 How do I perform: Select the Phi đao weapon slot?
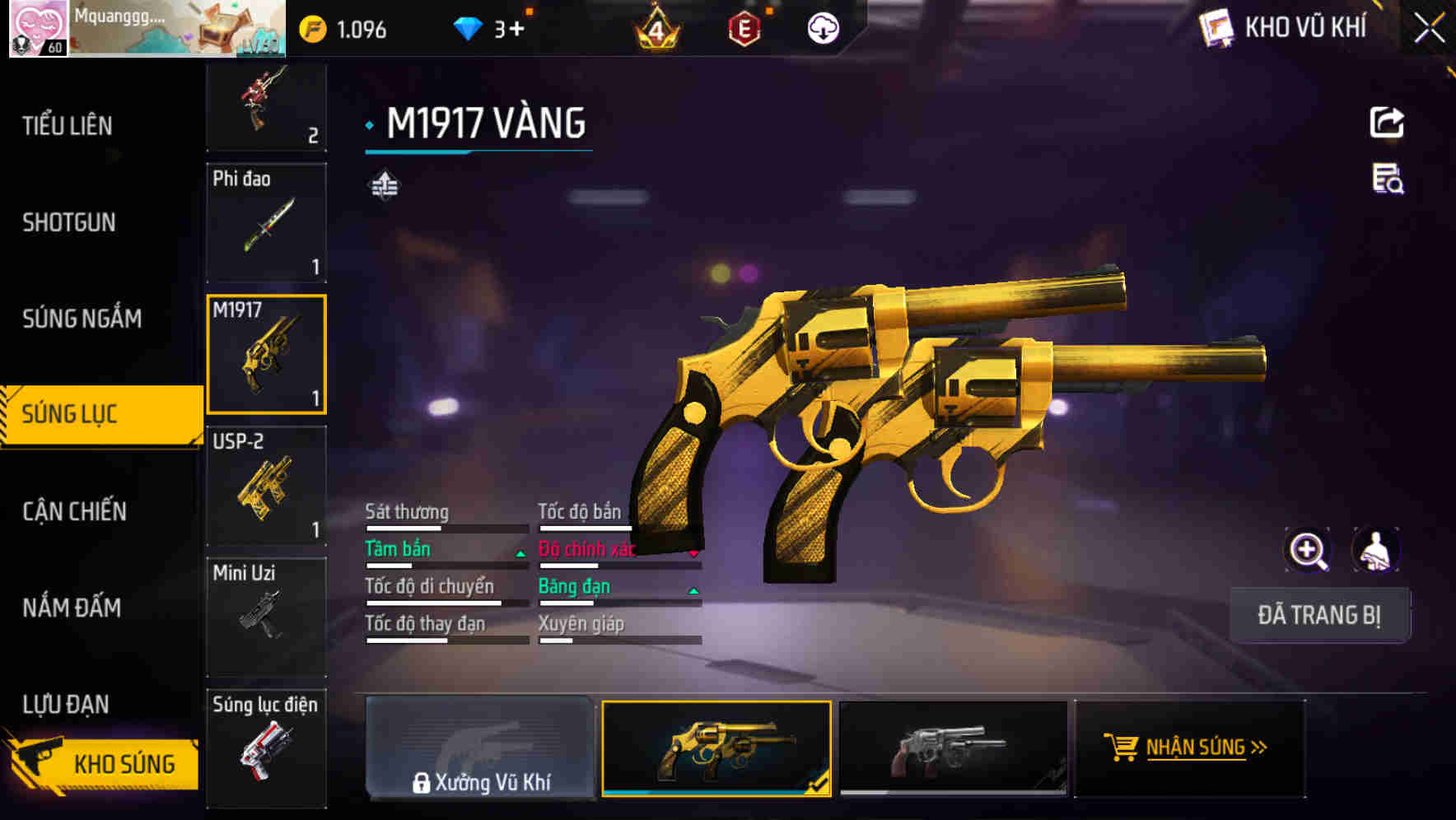pos(266,223)
